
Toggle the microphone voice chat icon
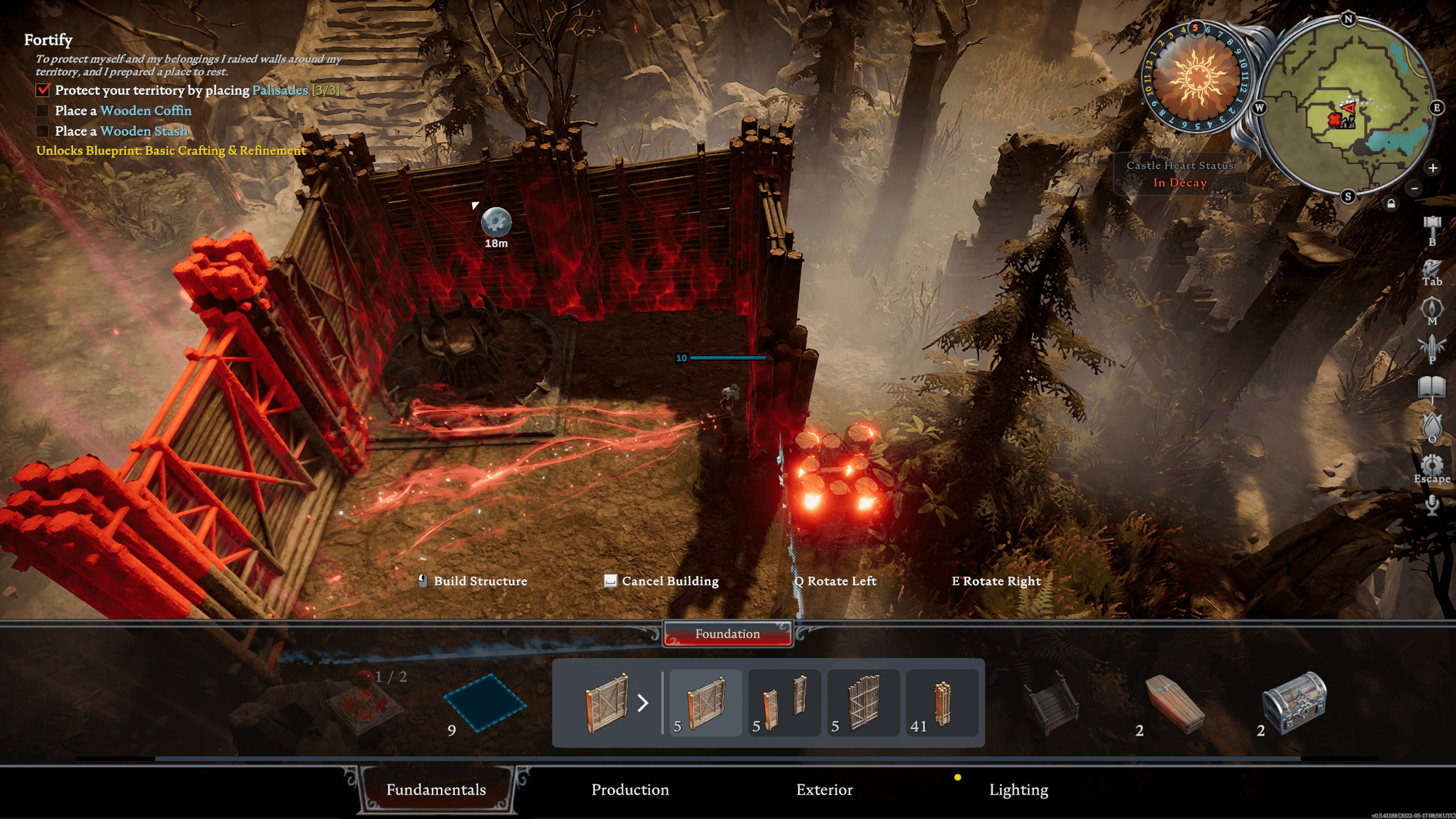point(1432,504)
